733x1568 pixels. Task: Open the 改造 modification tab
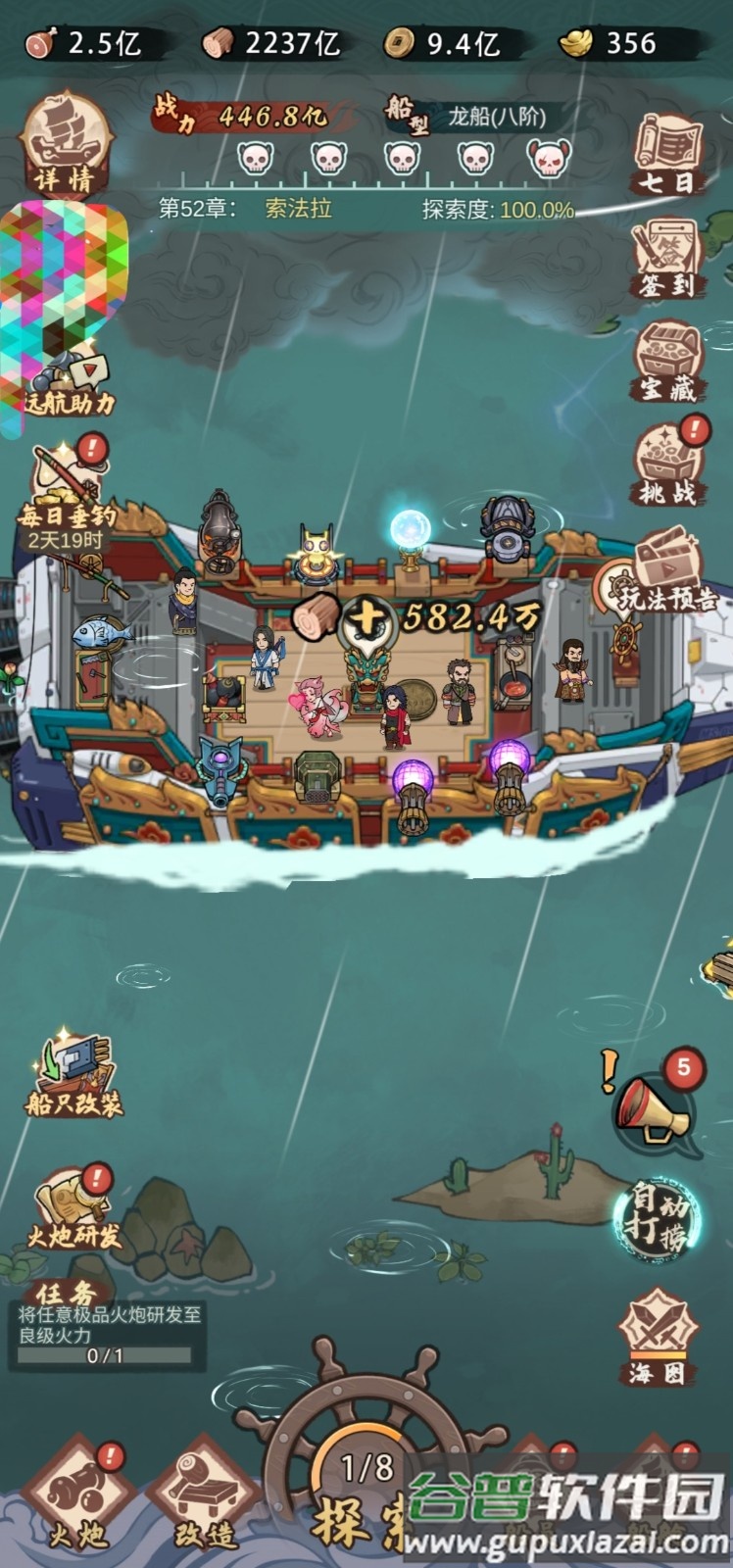point(204,1499)
